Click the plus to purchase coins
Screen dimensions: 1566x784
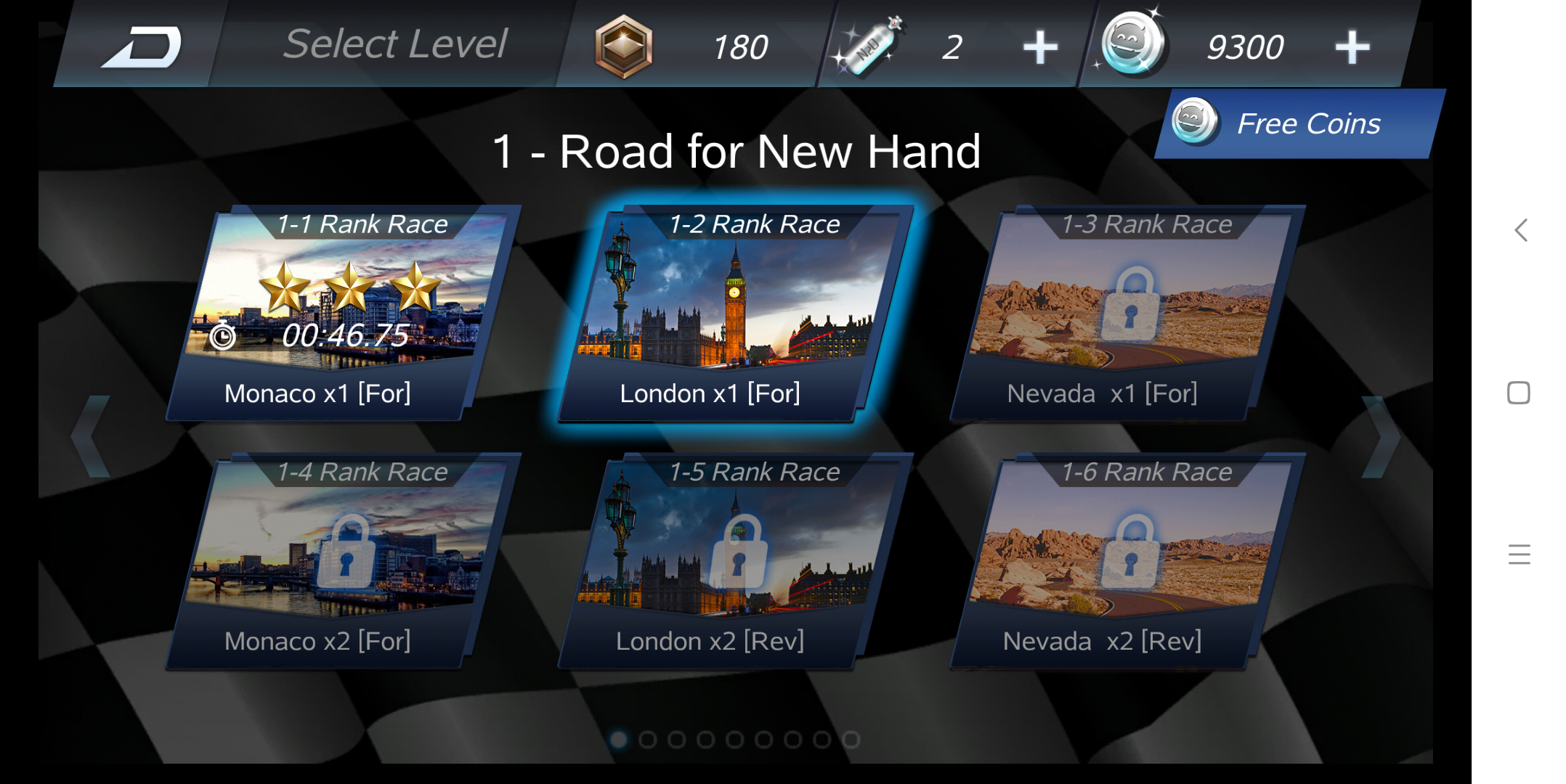1351,46
